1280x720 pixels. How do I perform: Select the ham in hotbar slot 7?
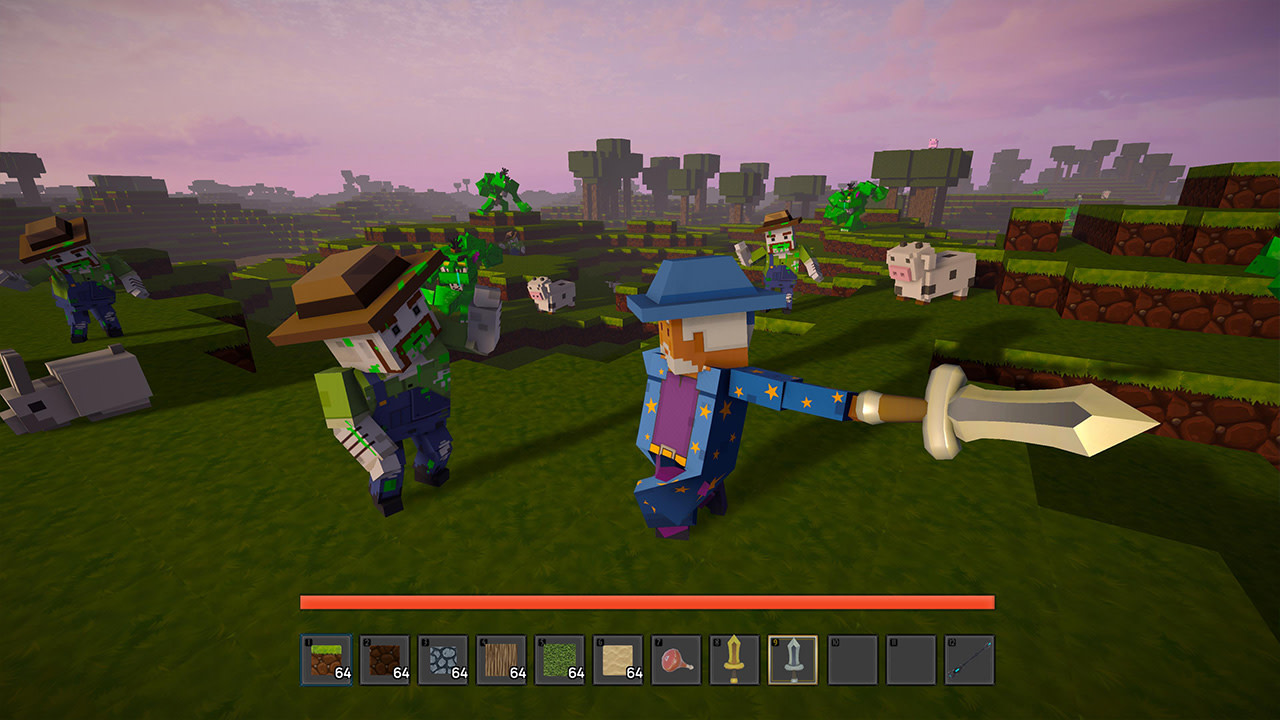[678, 660]
